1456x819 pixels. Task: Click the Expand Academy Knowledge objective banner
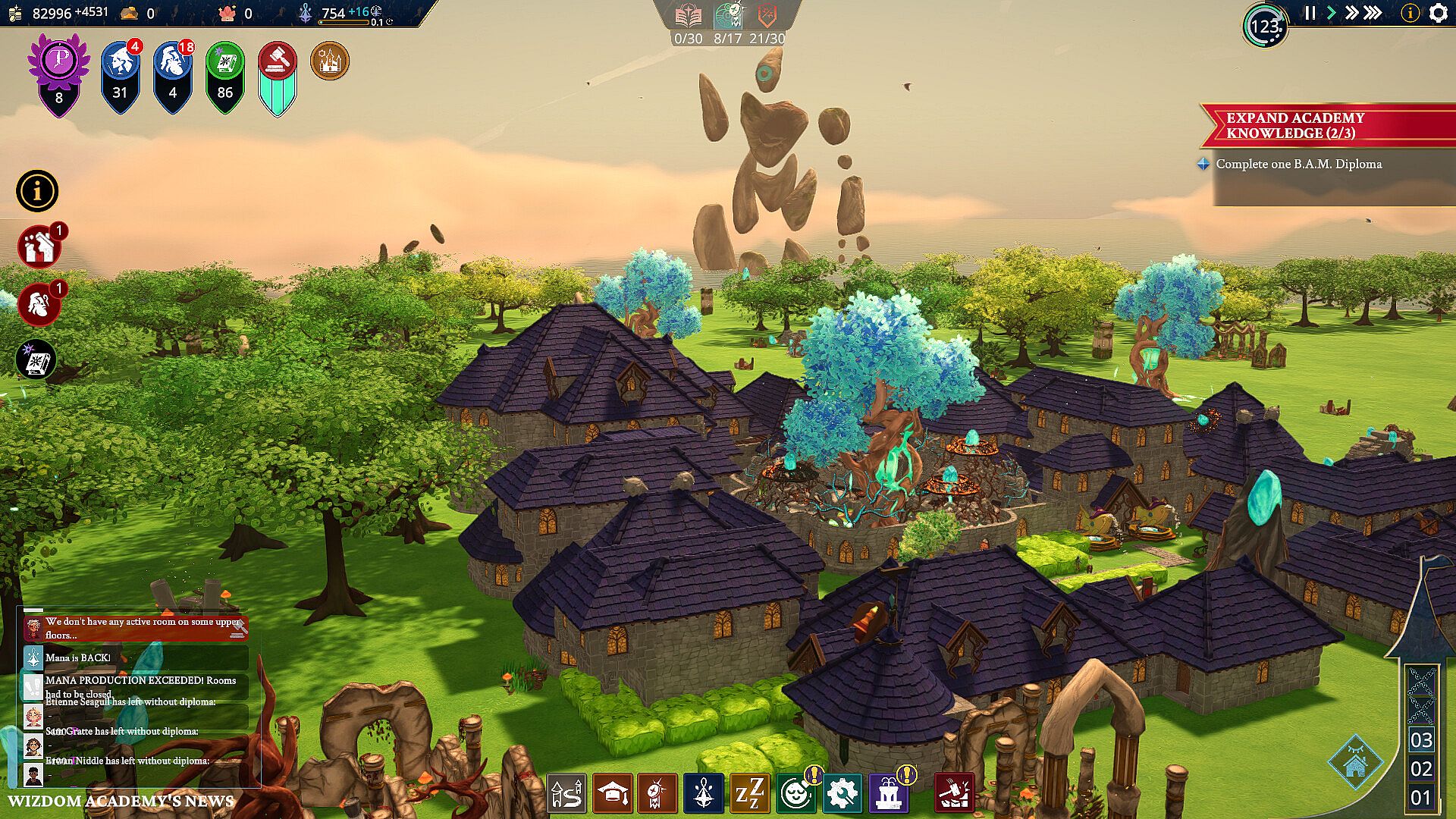coord(1319,126)
